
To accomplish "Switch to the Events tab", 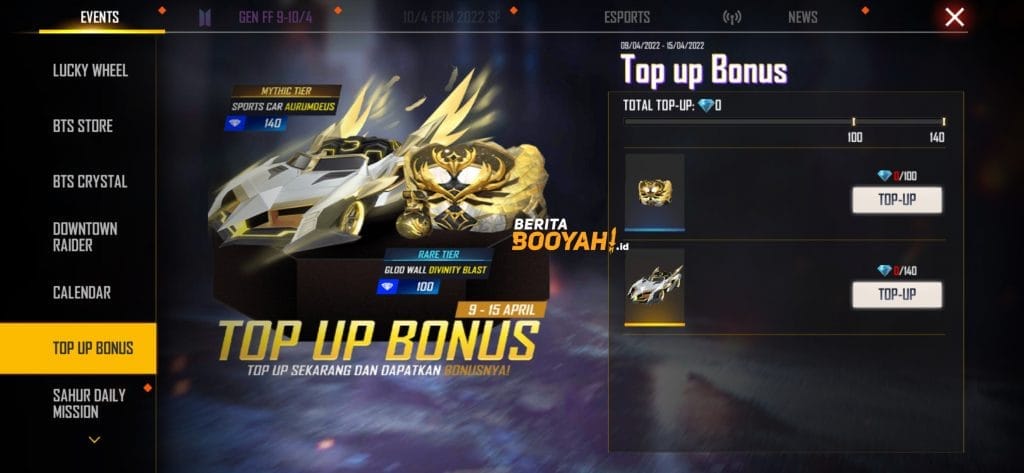I will coord(99,17).
